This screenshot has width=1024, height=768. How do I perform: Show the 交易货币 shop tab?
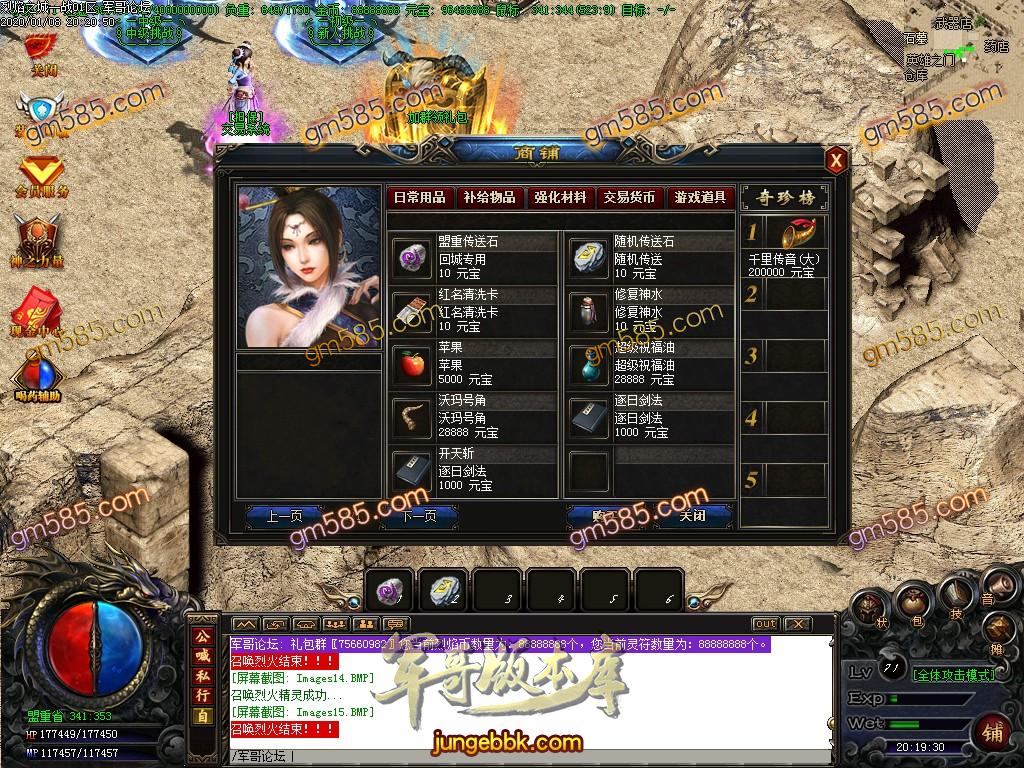pos(630,198)
